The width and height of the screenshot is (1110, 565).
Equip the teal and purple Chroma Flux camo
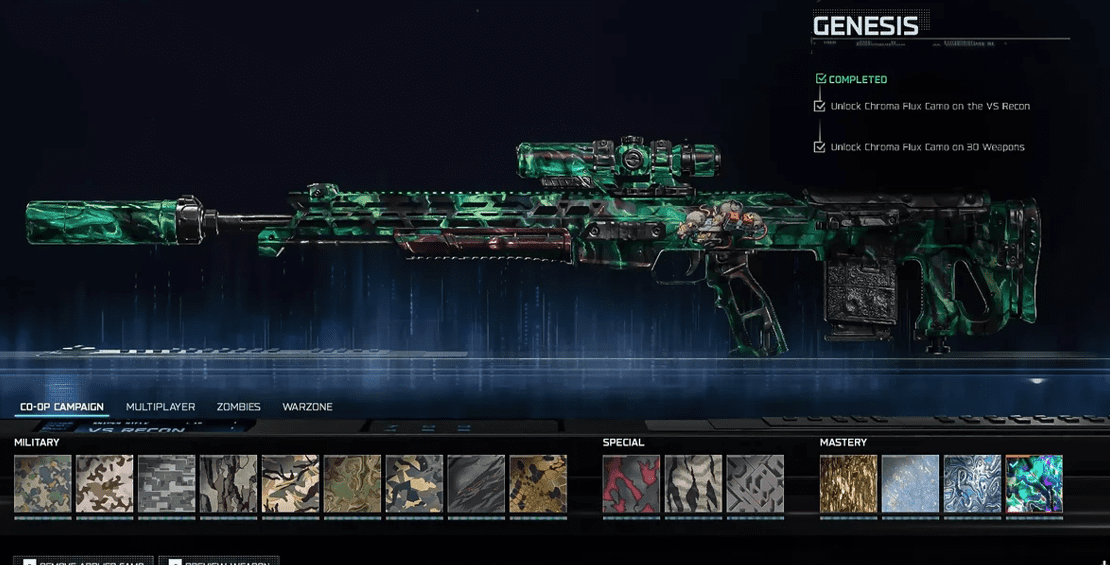[x=1034, y=484]
